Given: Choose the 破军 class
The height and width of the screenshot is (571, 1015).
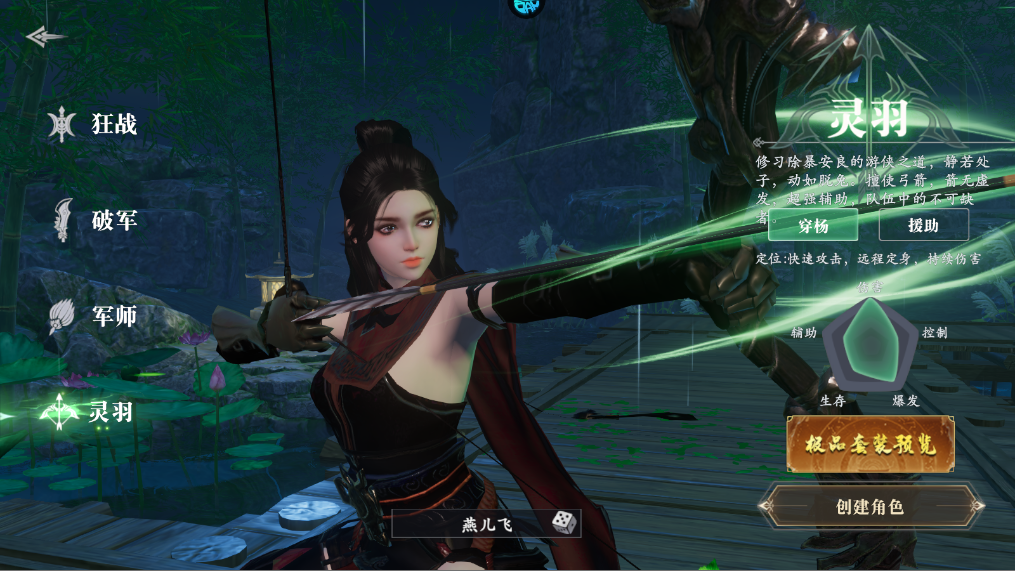Looking at the screenshot, I should [96, 220].
